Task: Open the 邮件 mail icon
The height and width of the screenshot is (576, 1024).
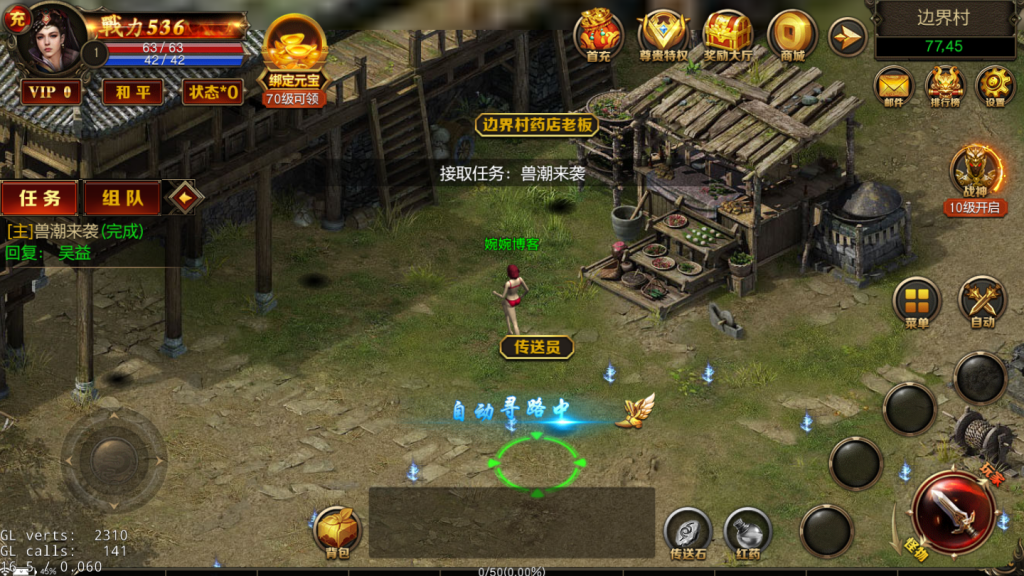Action: pos(894,86)
